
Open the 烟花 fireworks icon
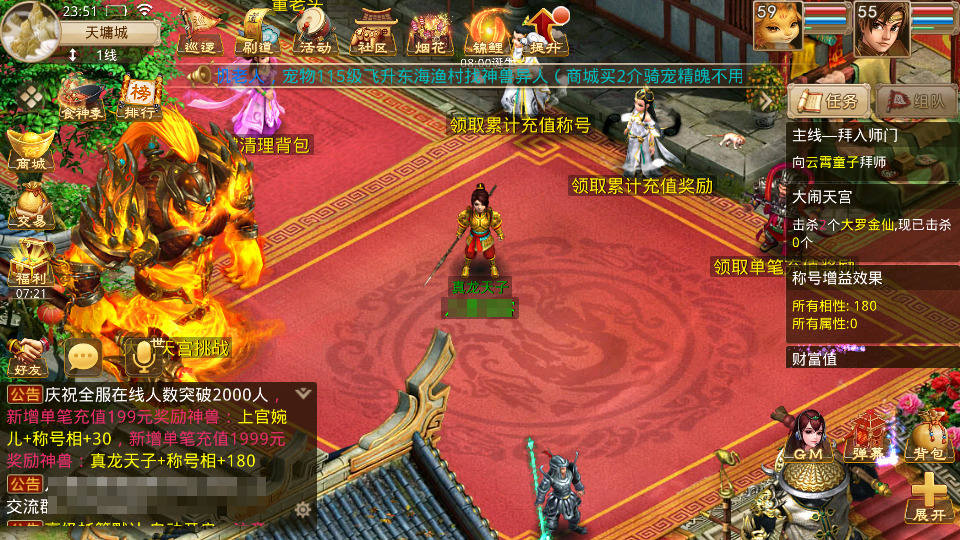pos(432,32)
